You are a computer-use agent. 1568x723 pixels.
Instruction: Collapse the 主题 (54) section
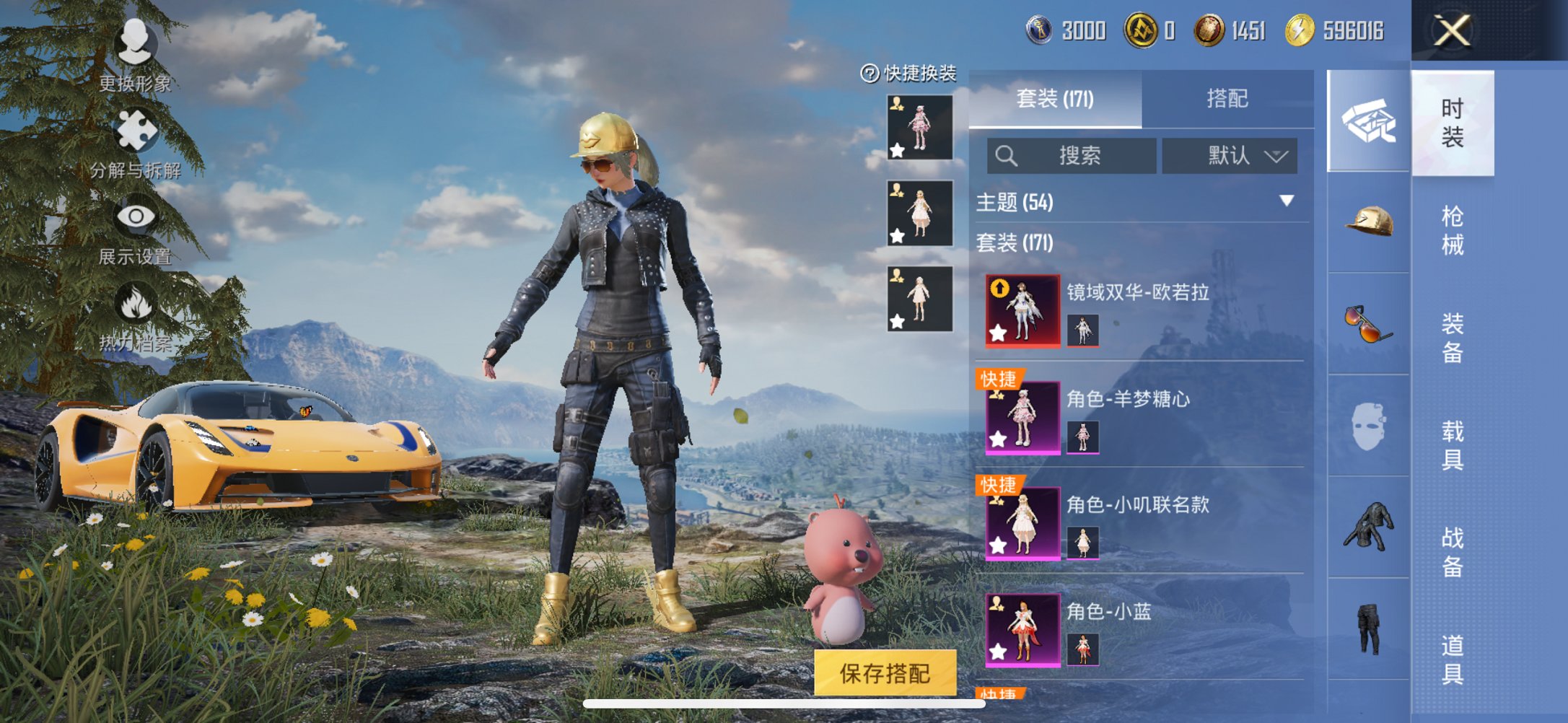click(1285, 203)
